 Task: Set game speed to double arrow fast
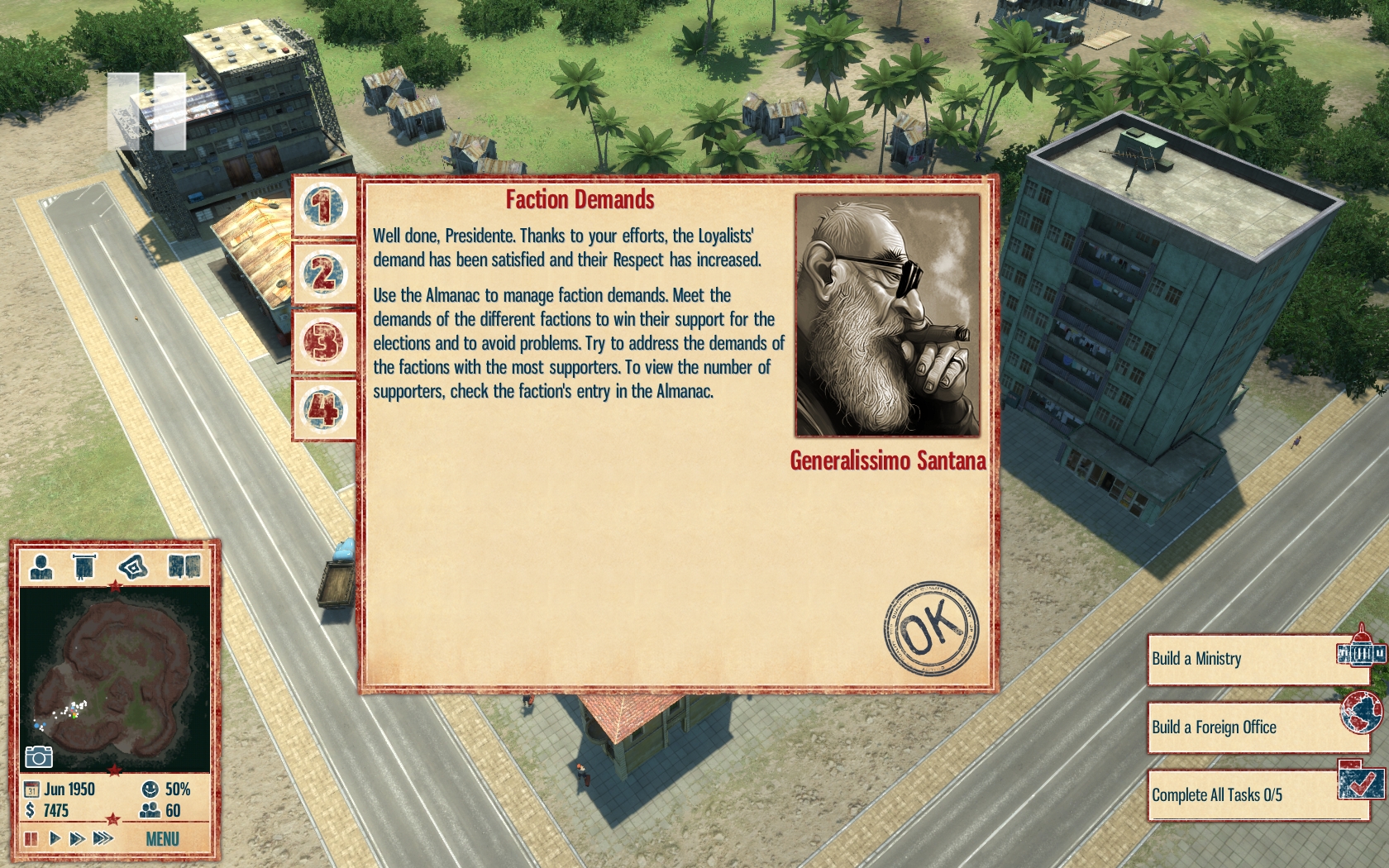pyautogui.click(x=77, y=839)
